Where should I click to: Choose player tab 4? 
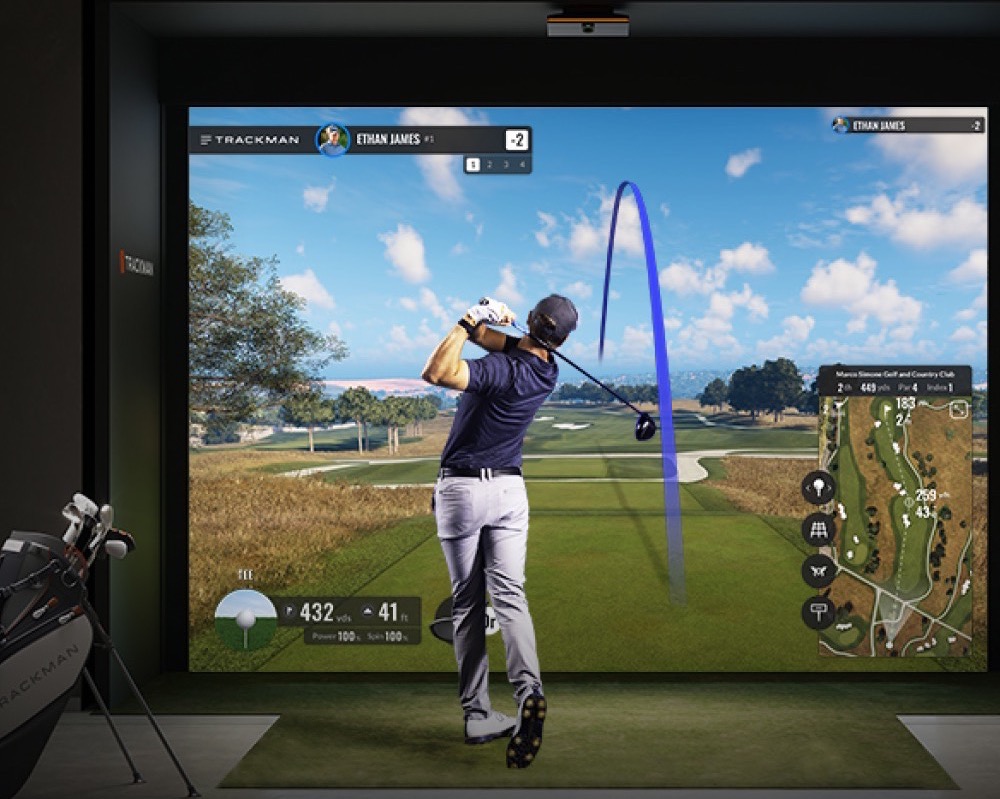pos(522,165)
